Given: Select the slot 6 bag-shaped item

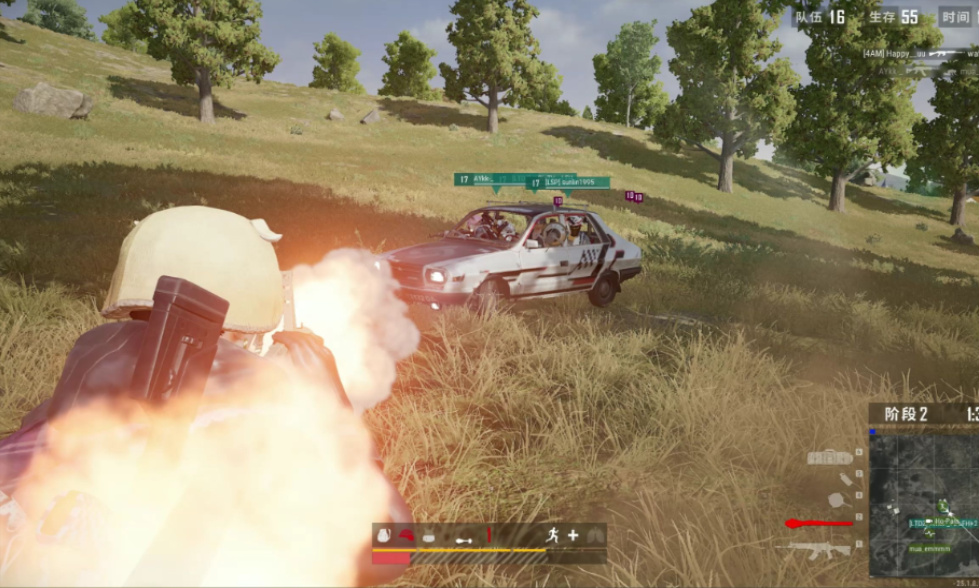Looking at the screenshot, I should click(830, 458).
